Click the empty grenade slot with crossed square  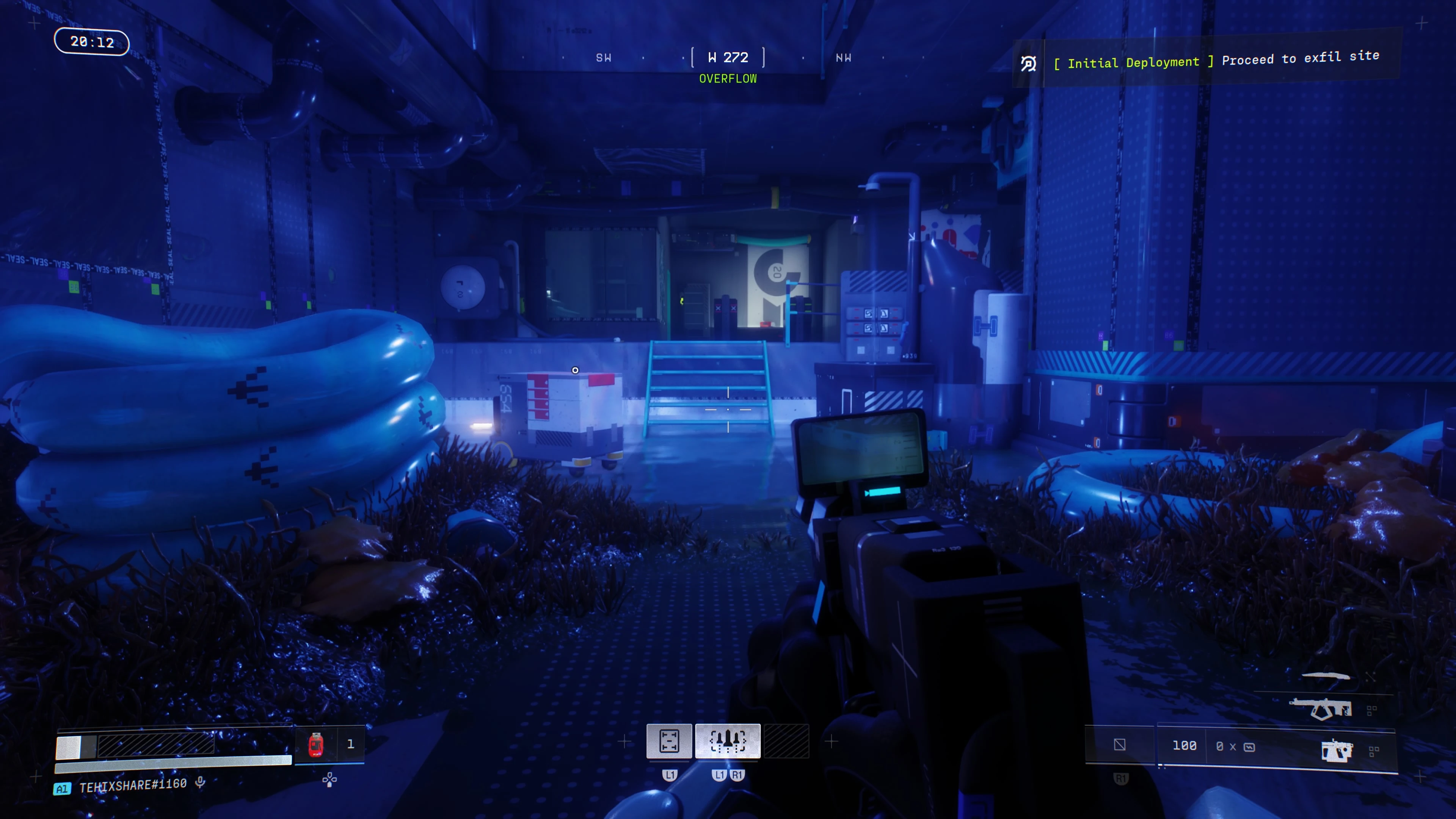click(1120, 745)
